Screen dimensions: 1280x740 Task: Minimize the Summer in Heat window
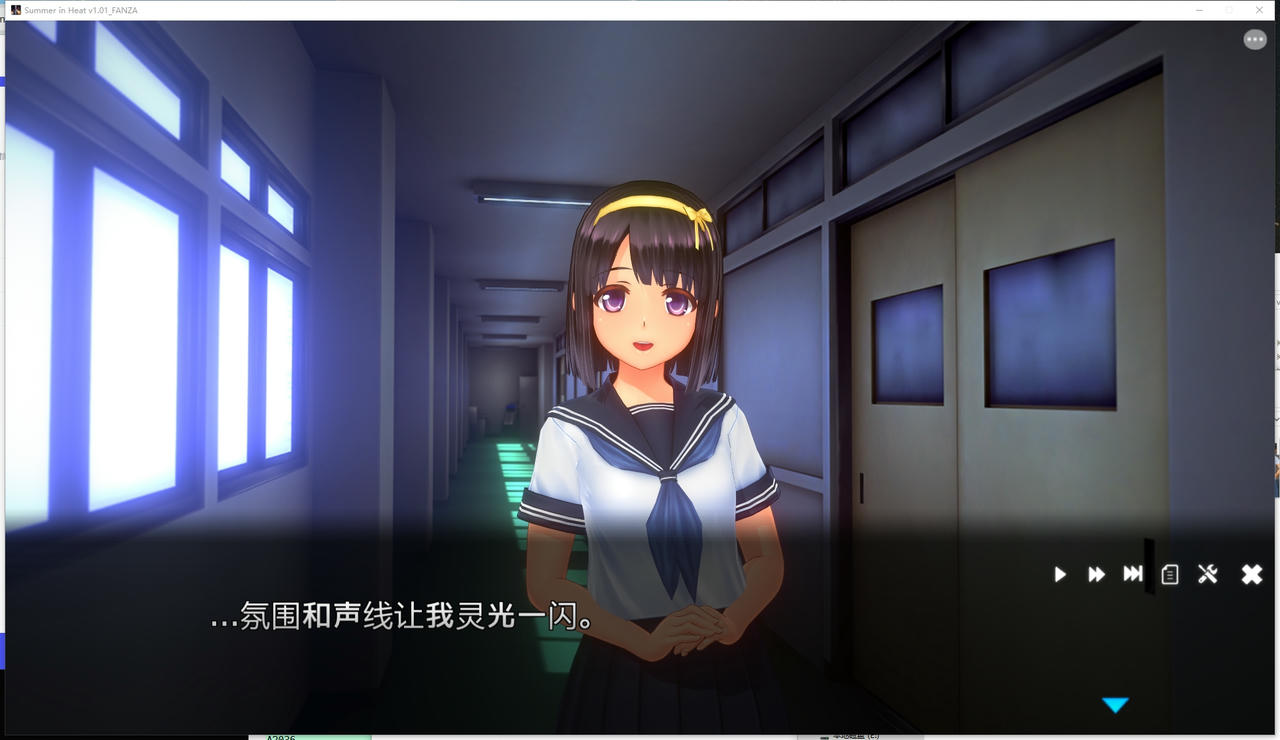[1199, 10]
